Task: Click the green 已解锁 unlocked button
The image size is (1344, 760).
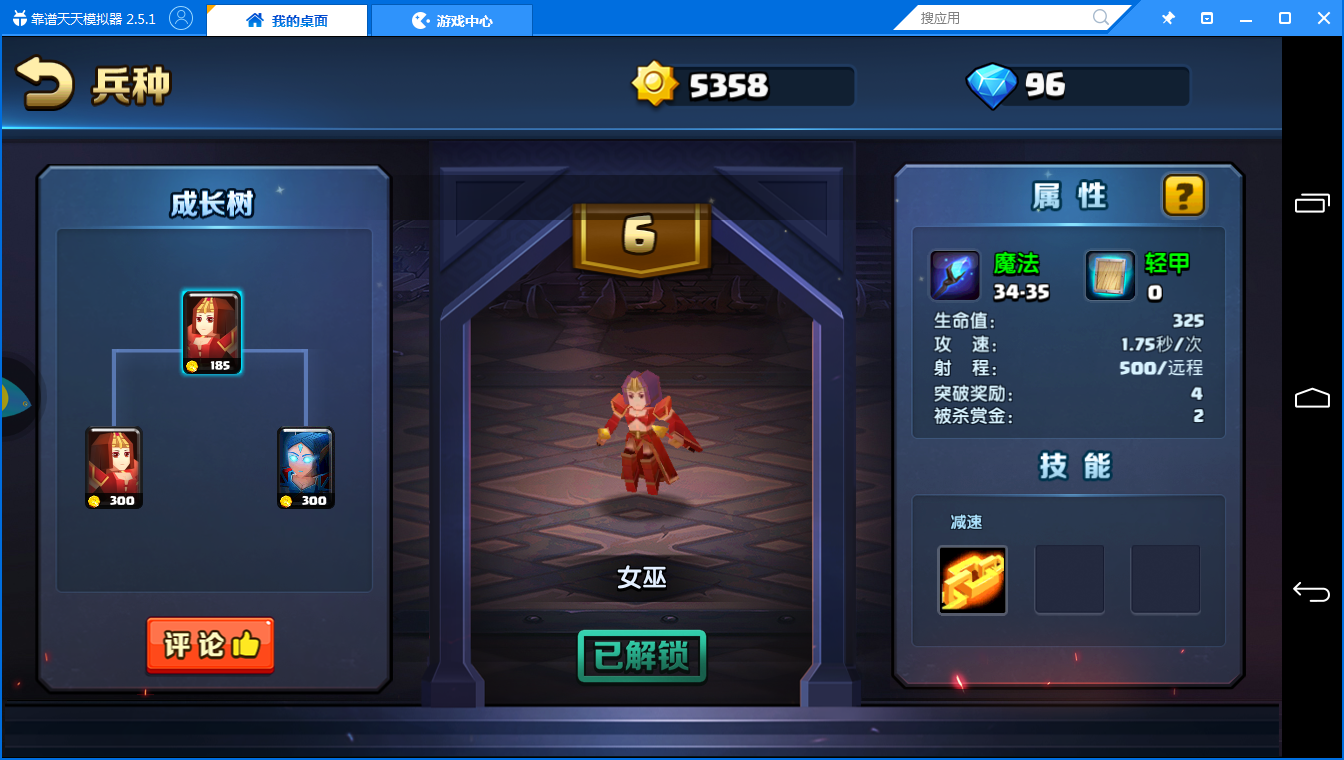Action: tap(642, 656)
